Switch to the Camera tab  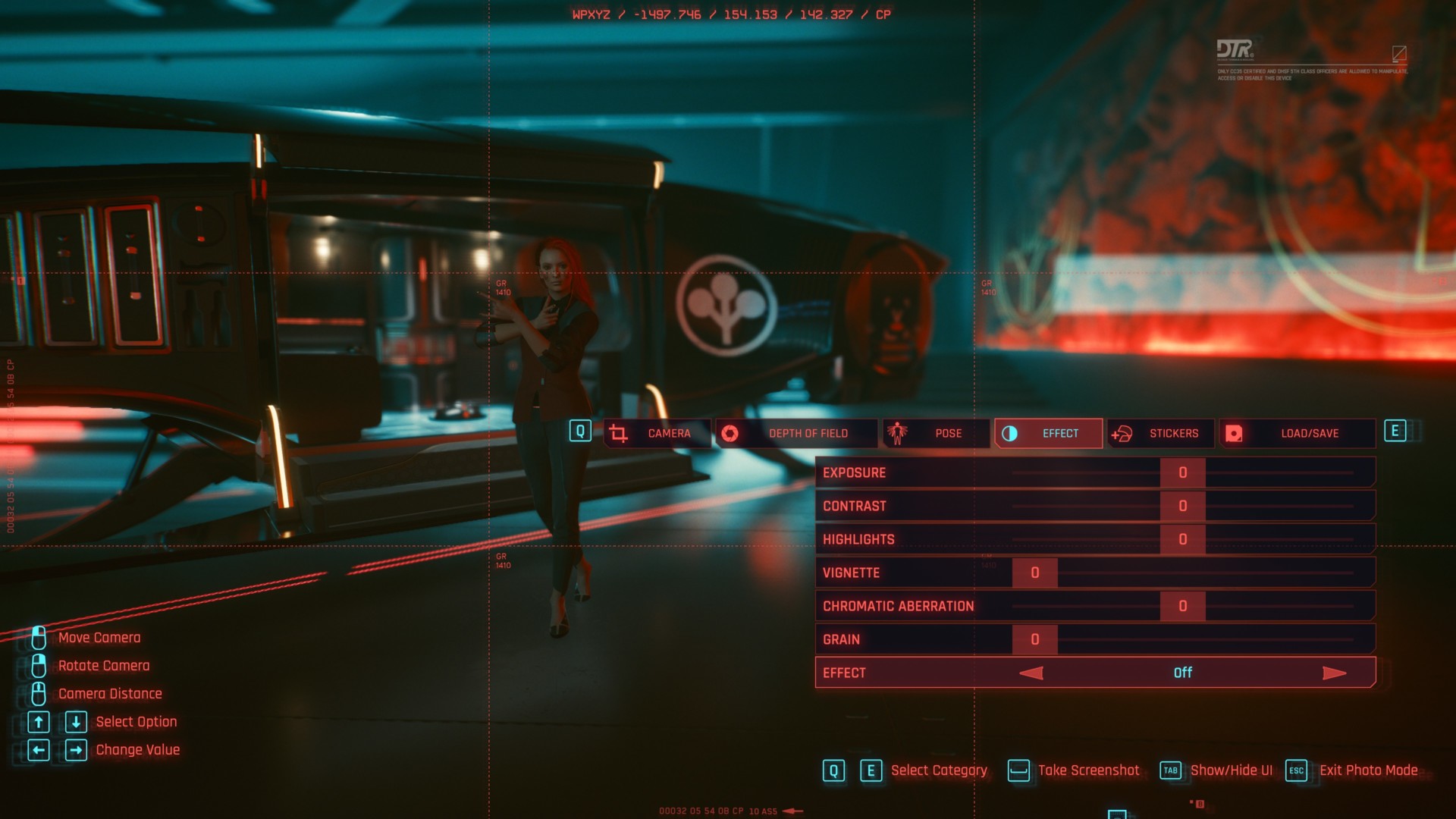click(657, 433)
